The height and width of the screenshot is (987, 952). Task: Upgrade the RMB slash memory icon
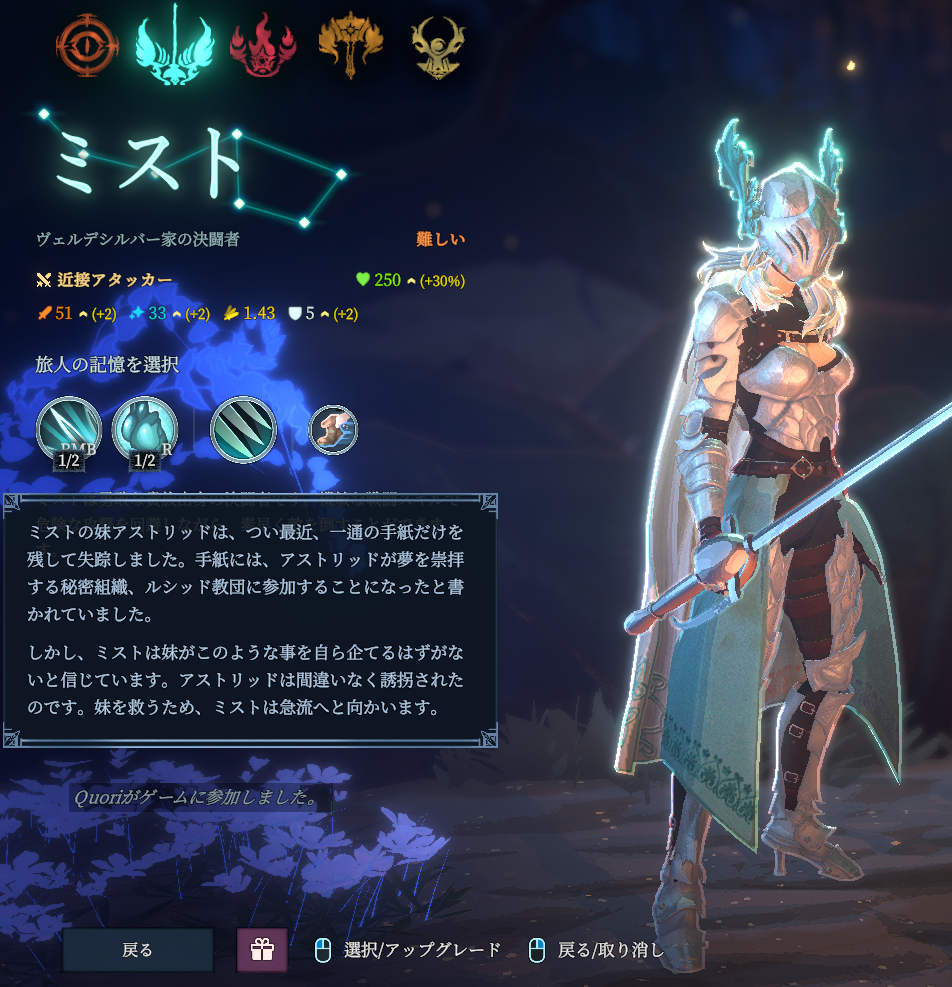68,431
